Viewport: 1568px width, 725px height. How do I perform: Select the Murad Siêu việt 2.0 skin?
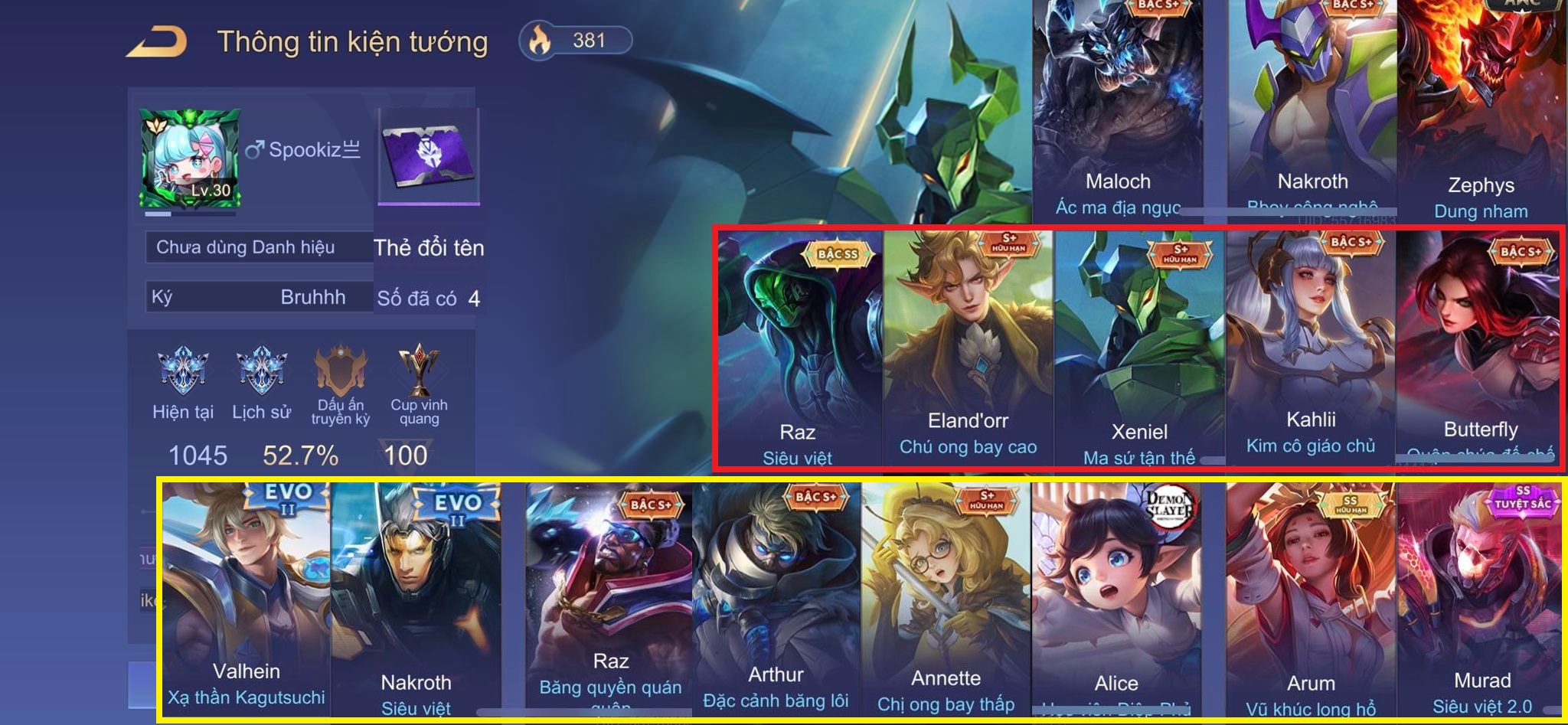[1482, 597]
